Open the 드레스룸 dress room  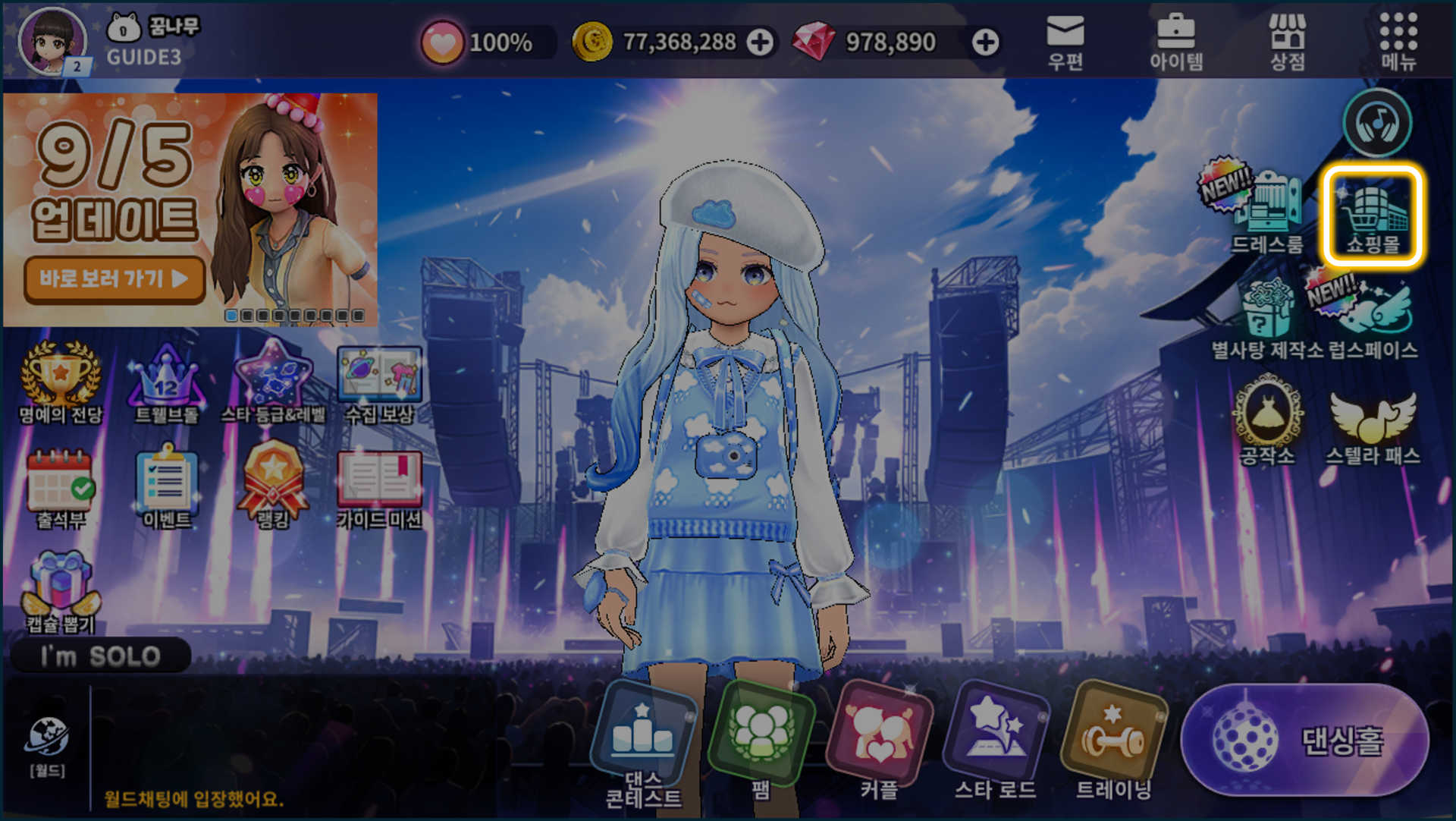click(x=1266, y=211)
